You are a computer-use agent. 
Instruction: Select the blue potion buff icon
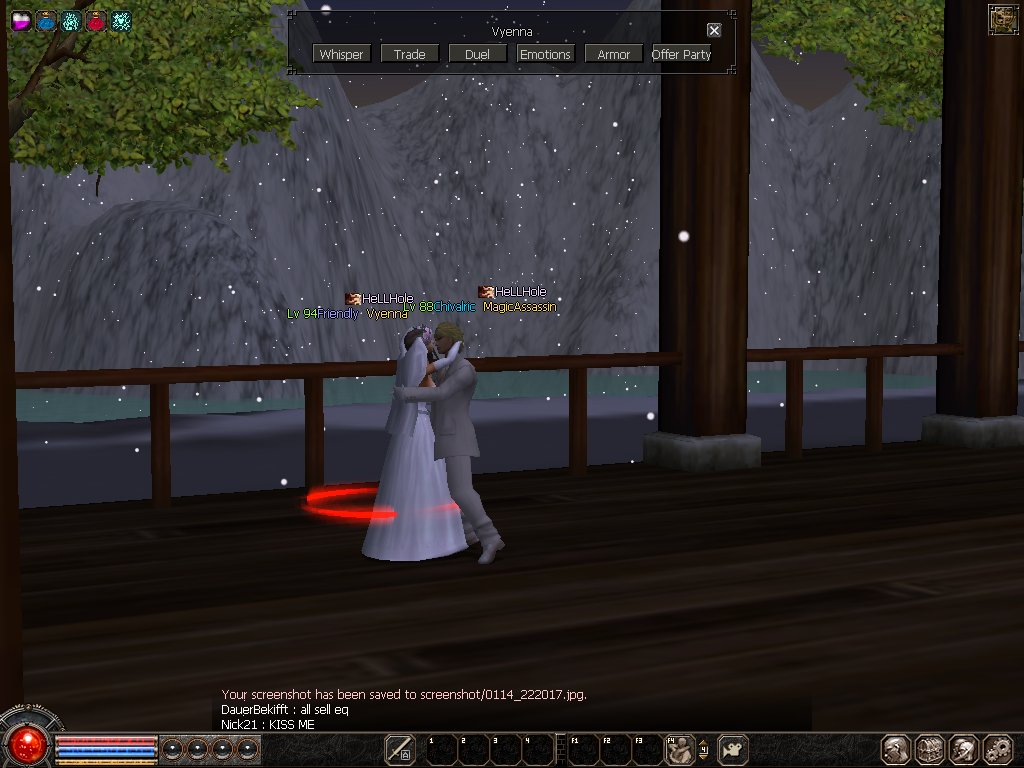[46, 20]
